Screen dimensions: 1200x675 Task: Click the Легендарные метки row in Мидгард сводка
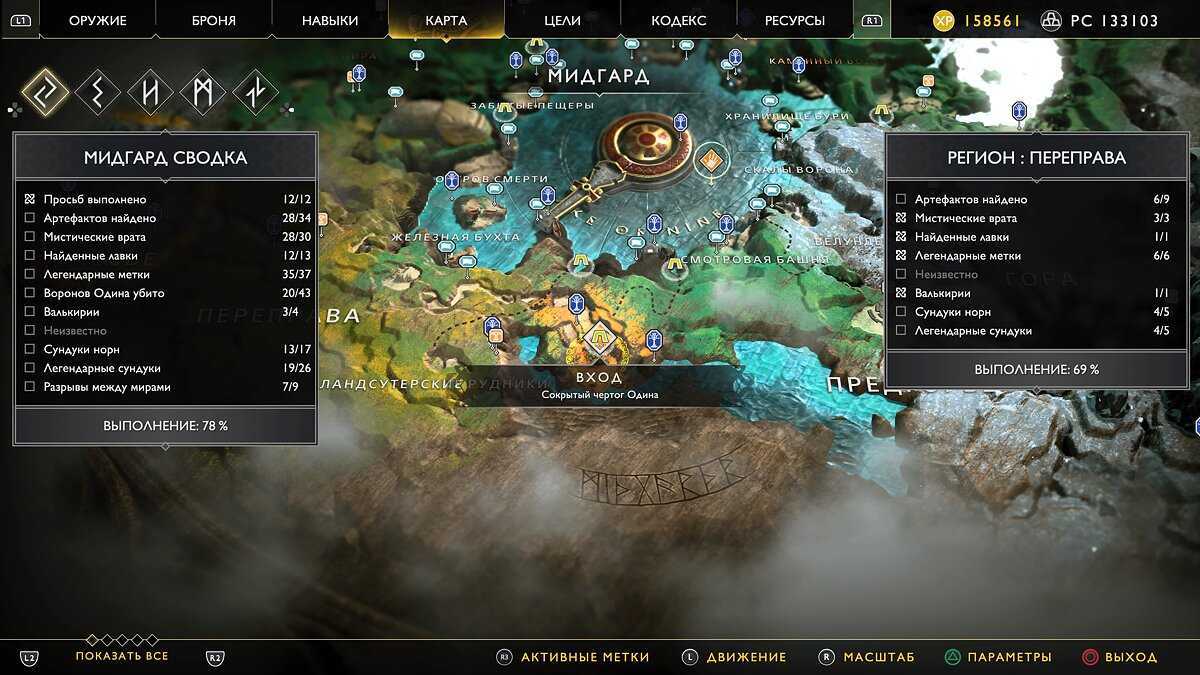coord(165,274)
